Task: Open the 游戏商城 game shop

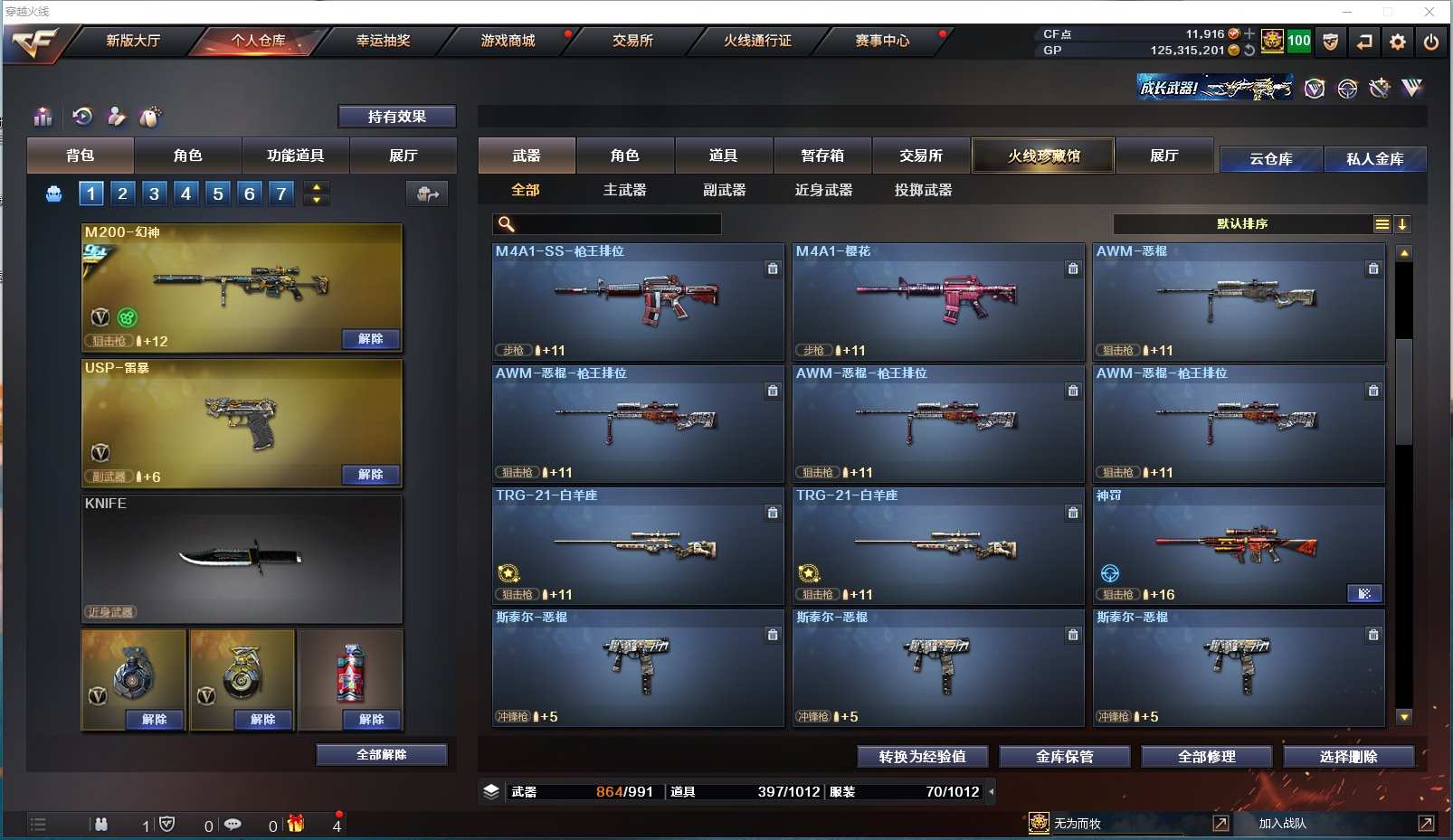Action: (508, 41)
